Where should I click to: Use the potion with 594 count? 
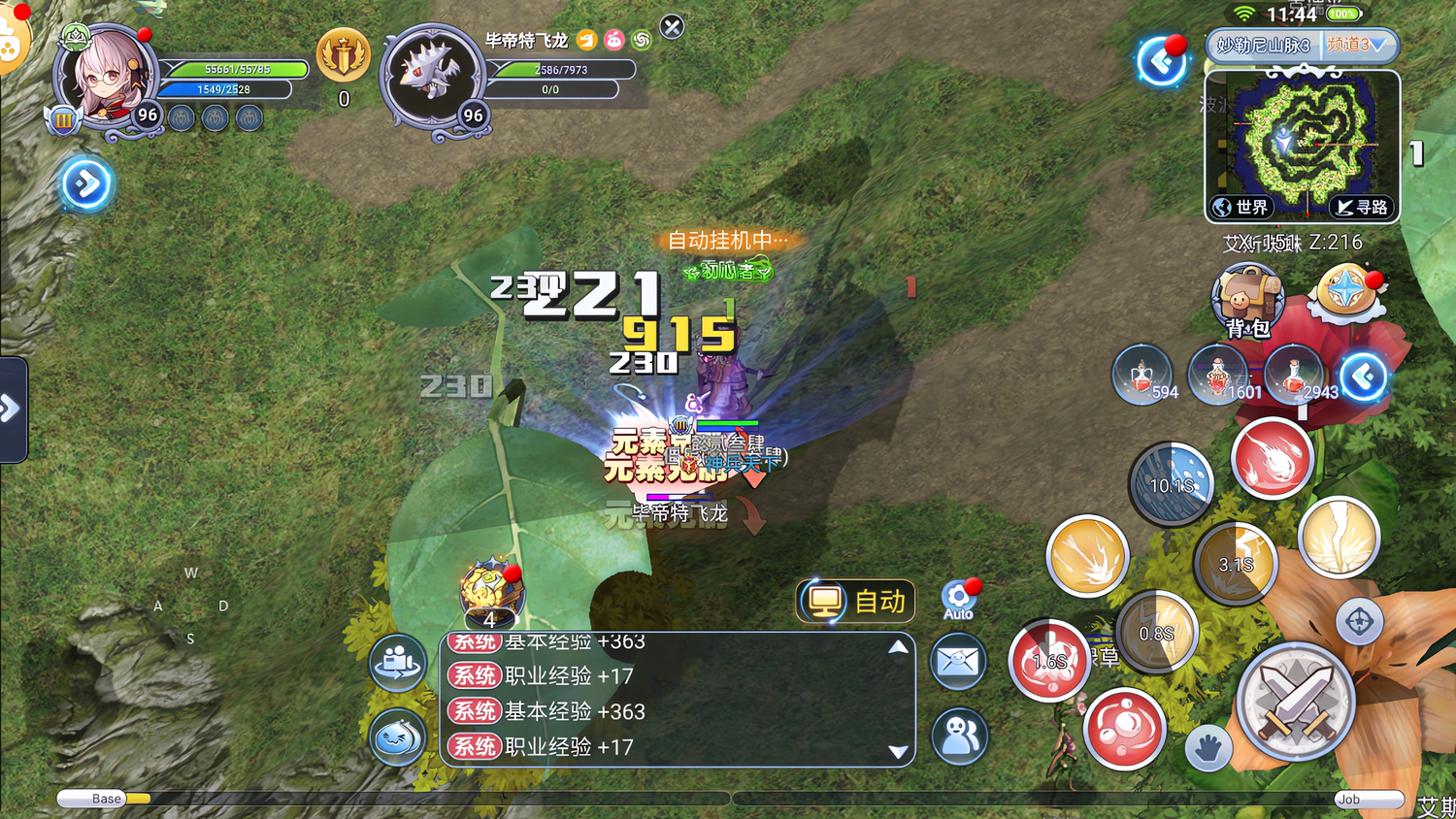1143,375
